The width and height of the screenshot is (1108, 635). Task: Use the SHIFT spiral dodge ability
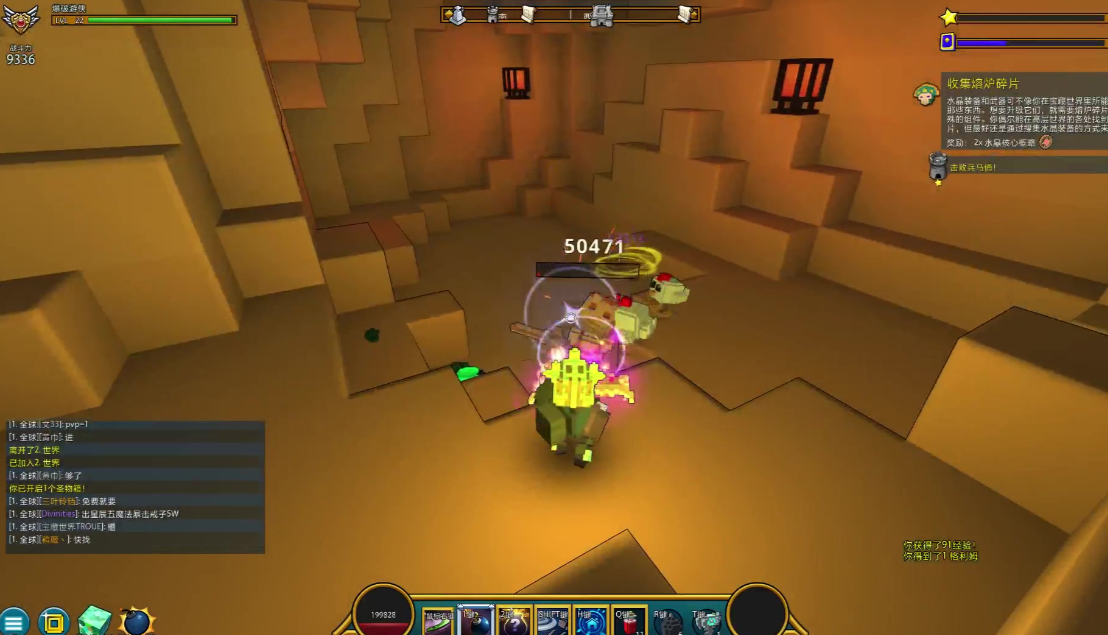(x=552, y=622)
